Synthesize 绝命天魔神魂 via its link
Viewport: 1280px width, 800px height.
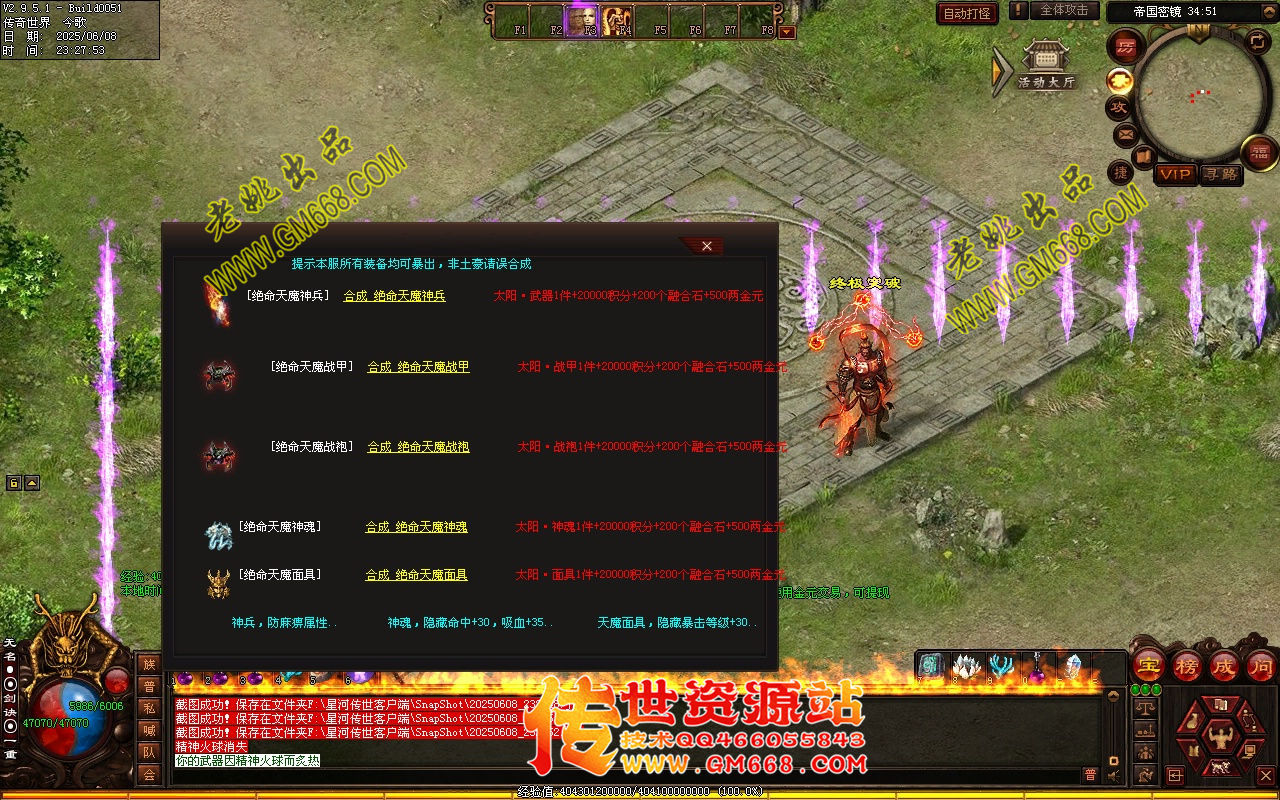[x=416, y=527]
